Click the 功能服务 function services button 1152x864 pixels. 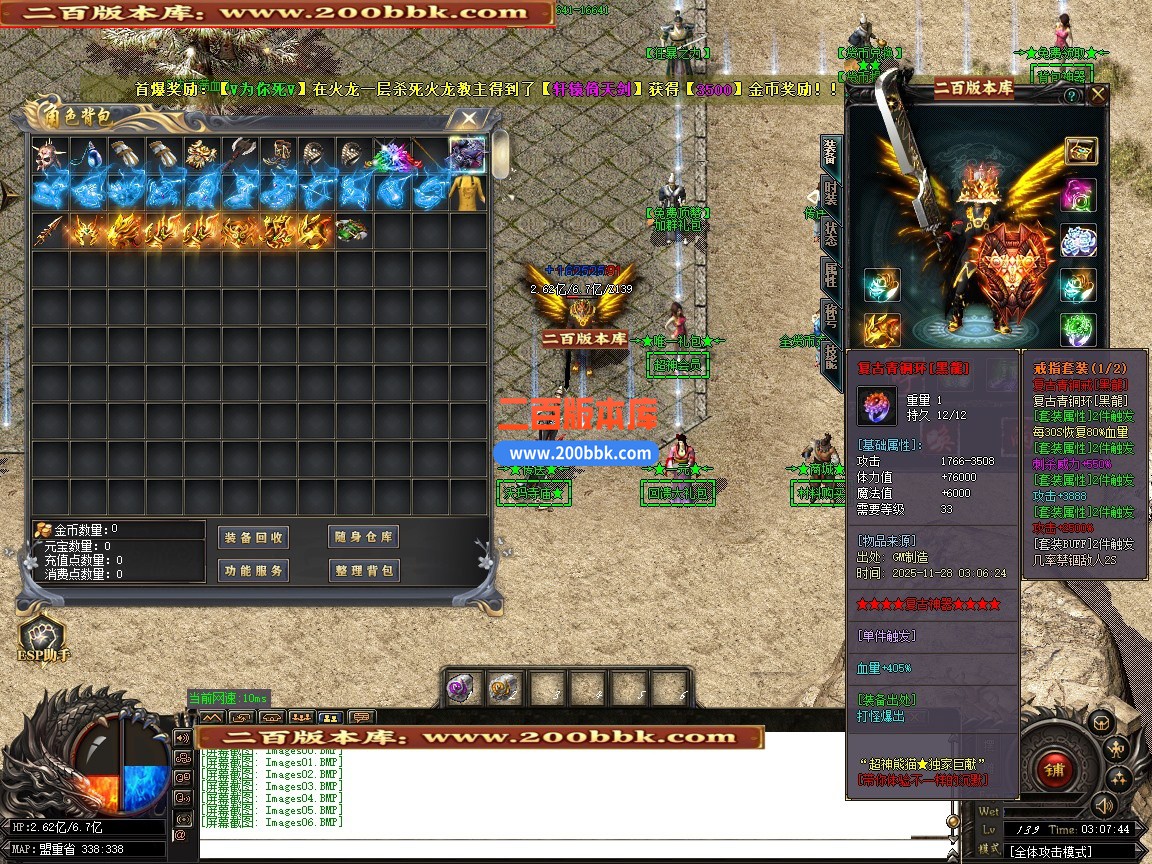(253, 570)
